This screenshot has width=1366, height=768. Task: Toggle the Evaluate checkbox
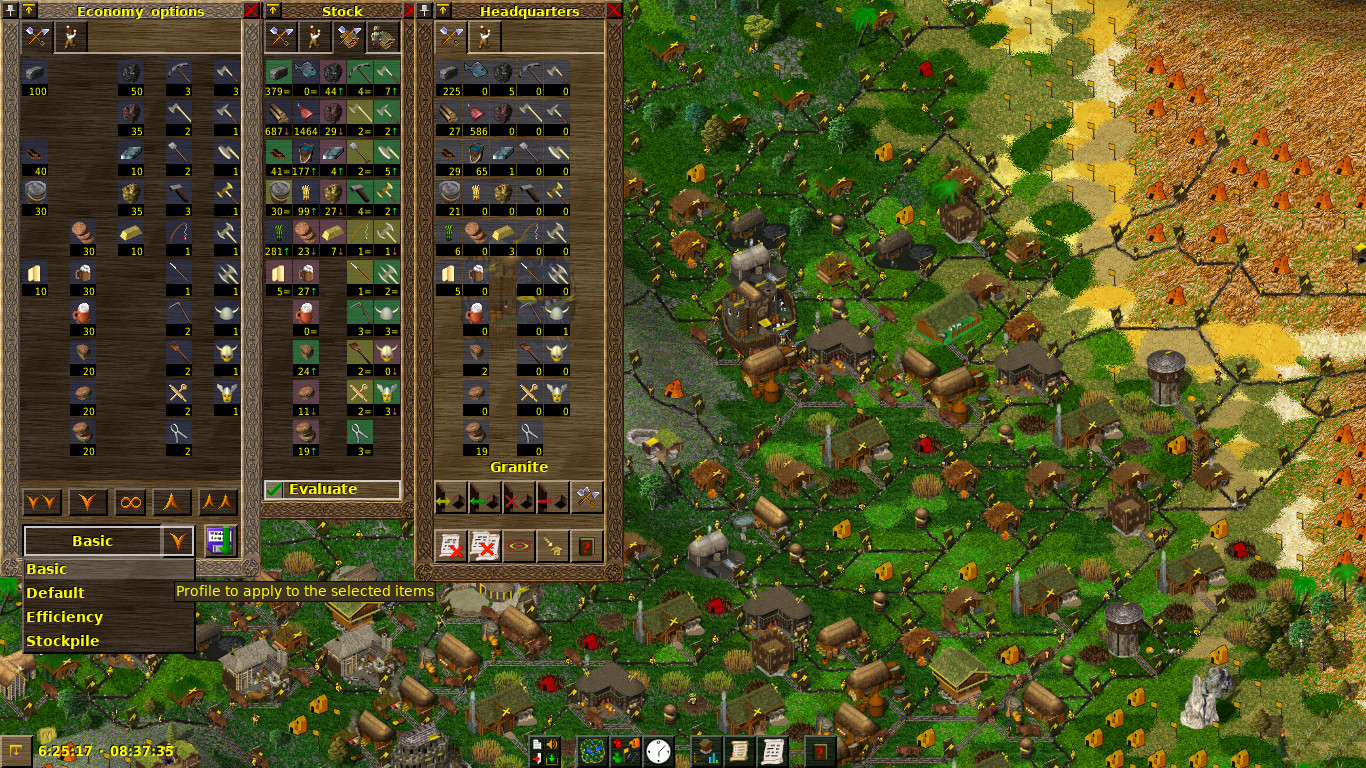[x=274, y=489]
